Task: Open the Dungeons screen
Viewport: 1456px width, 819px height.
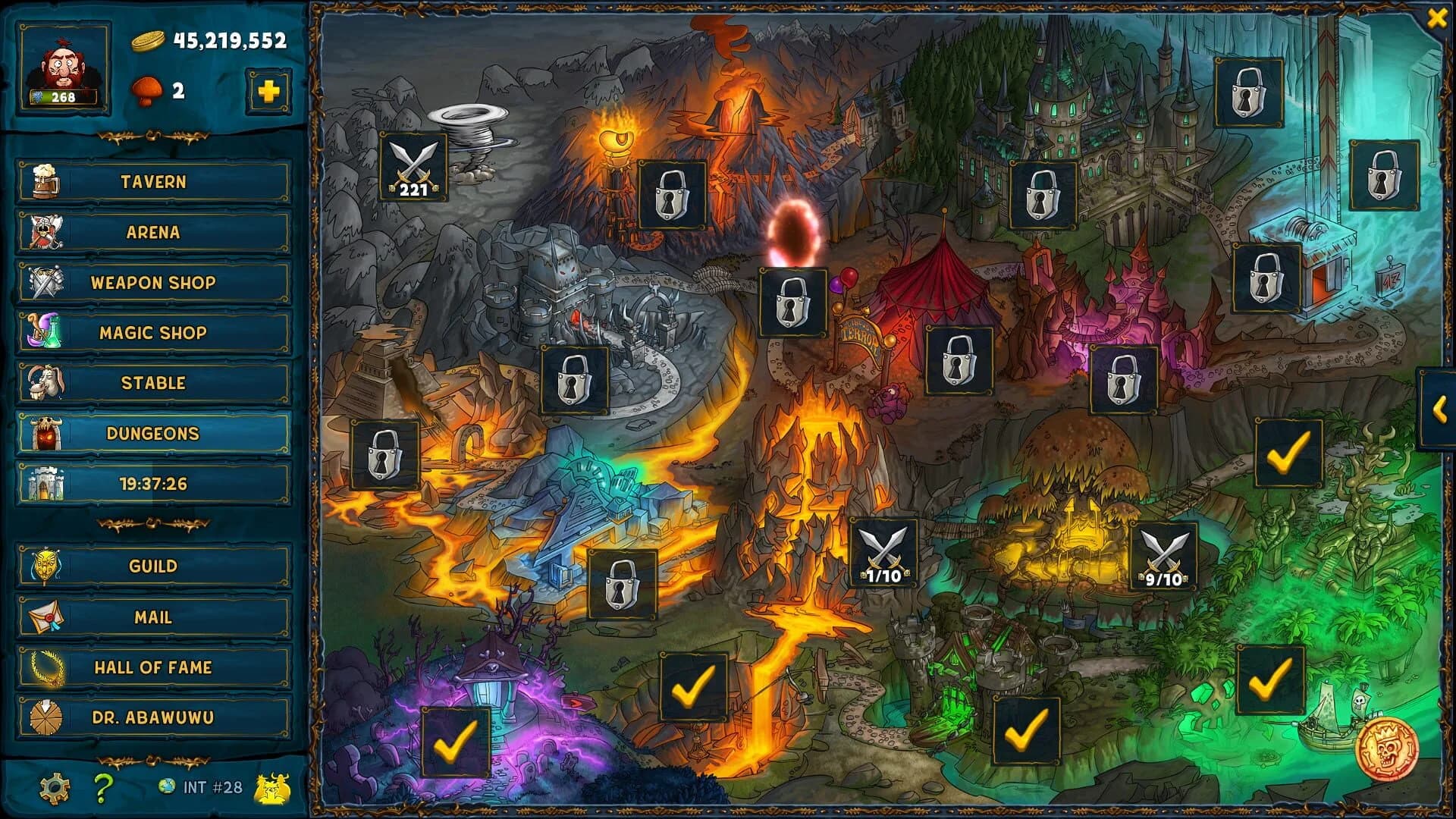Action: [x=152, y=434]
